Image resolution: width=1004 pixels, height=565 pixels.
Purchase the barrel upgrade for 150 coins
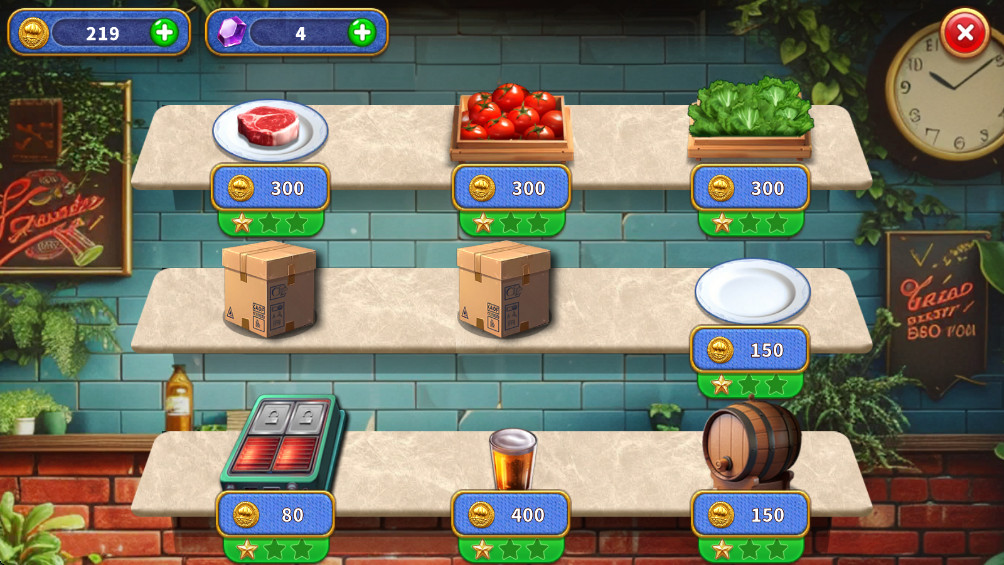pyautogui.click(x=750, y=515)
